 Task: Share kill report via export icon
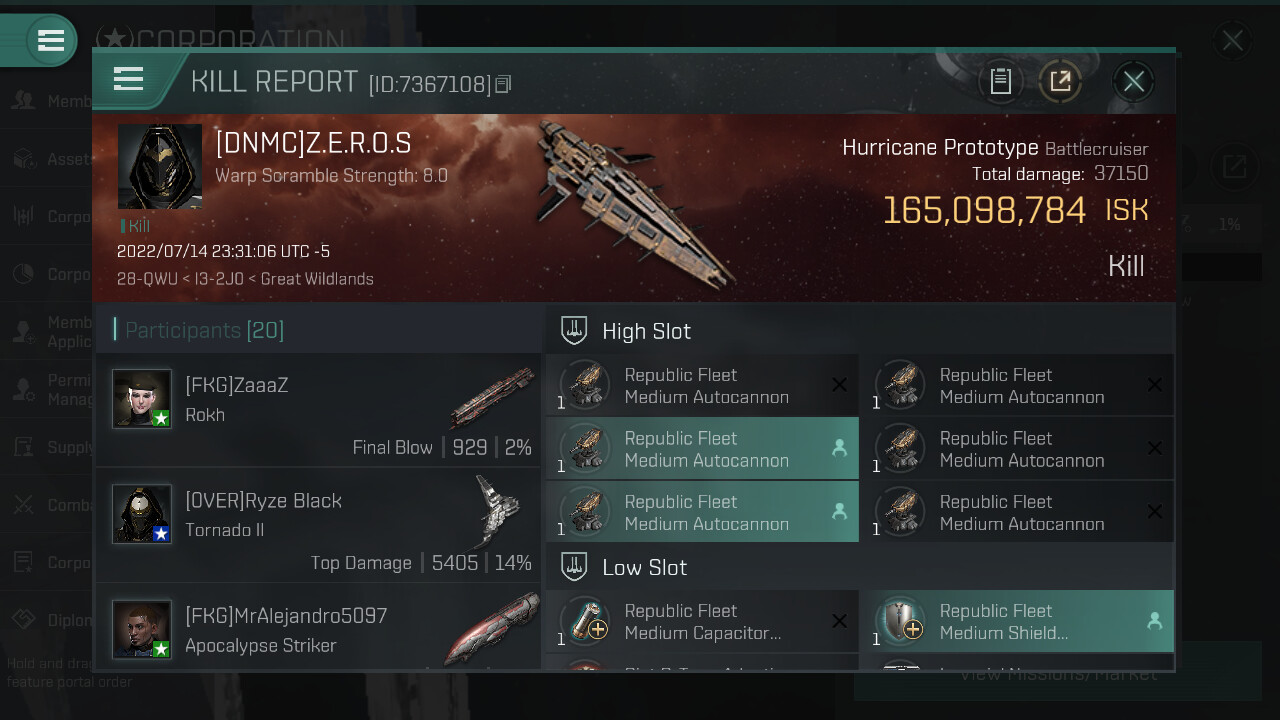[x=1060, y=81]
